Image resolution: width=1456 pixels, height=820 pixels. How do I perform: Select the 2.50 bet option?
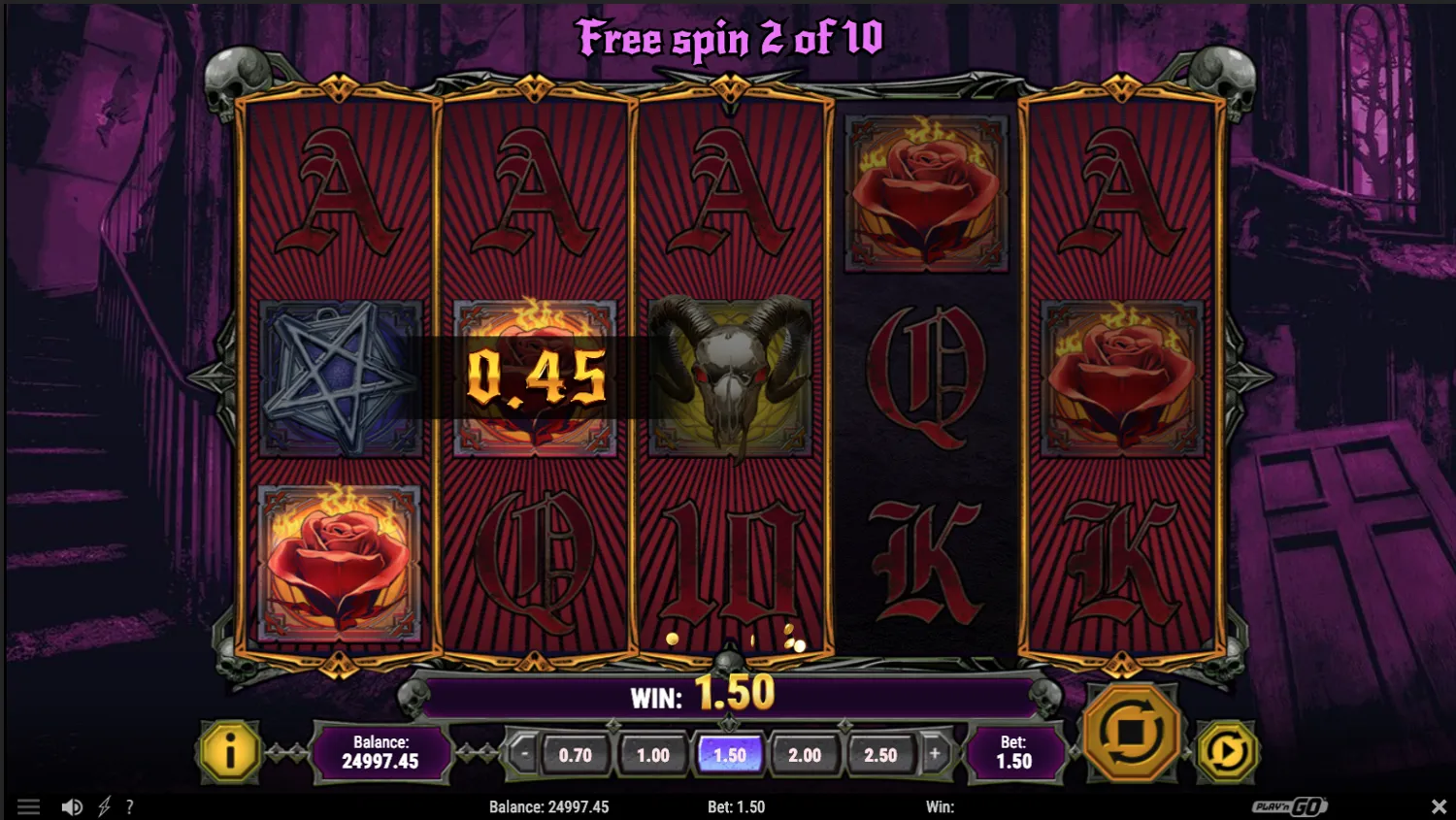pos(881,753)
